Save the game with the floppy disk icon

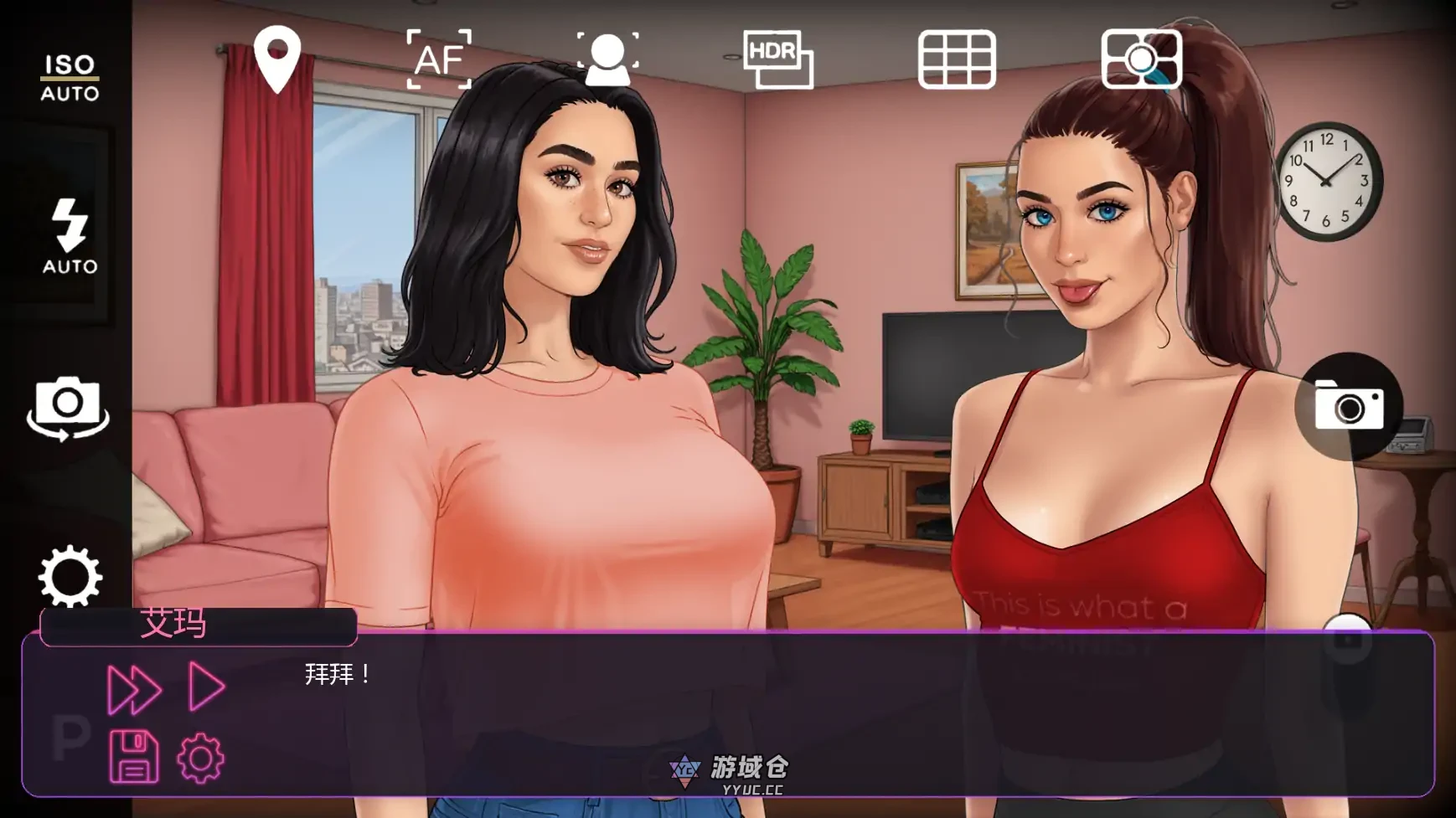click(134, 758)
